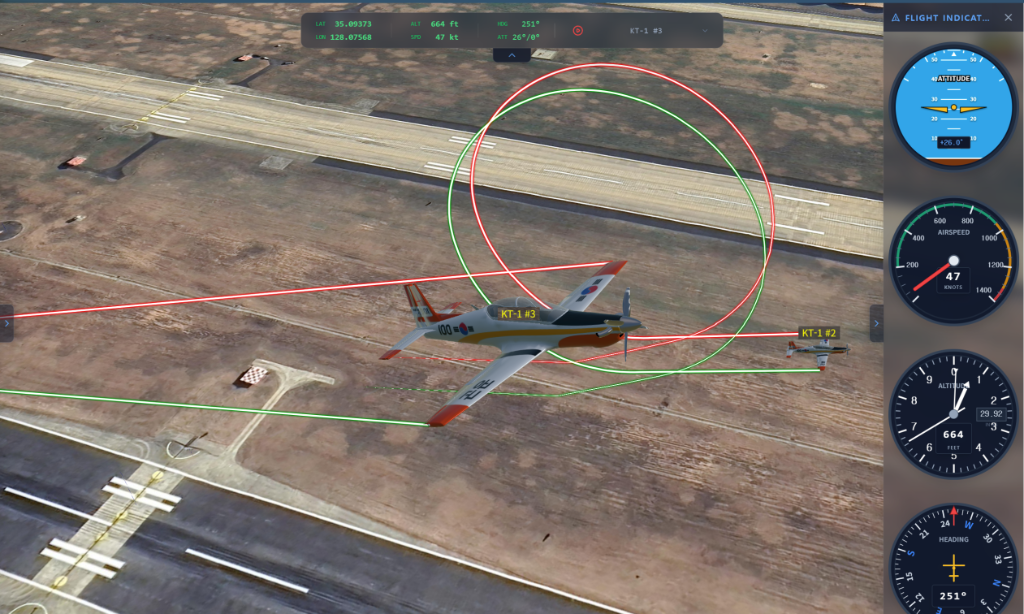This screenshot has width=1024, height=614.
Task: Select the KT-1 #3 aircraft label
Action: 518,314
